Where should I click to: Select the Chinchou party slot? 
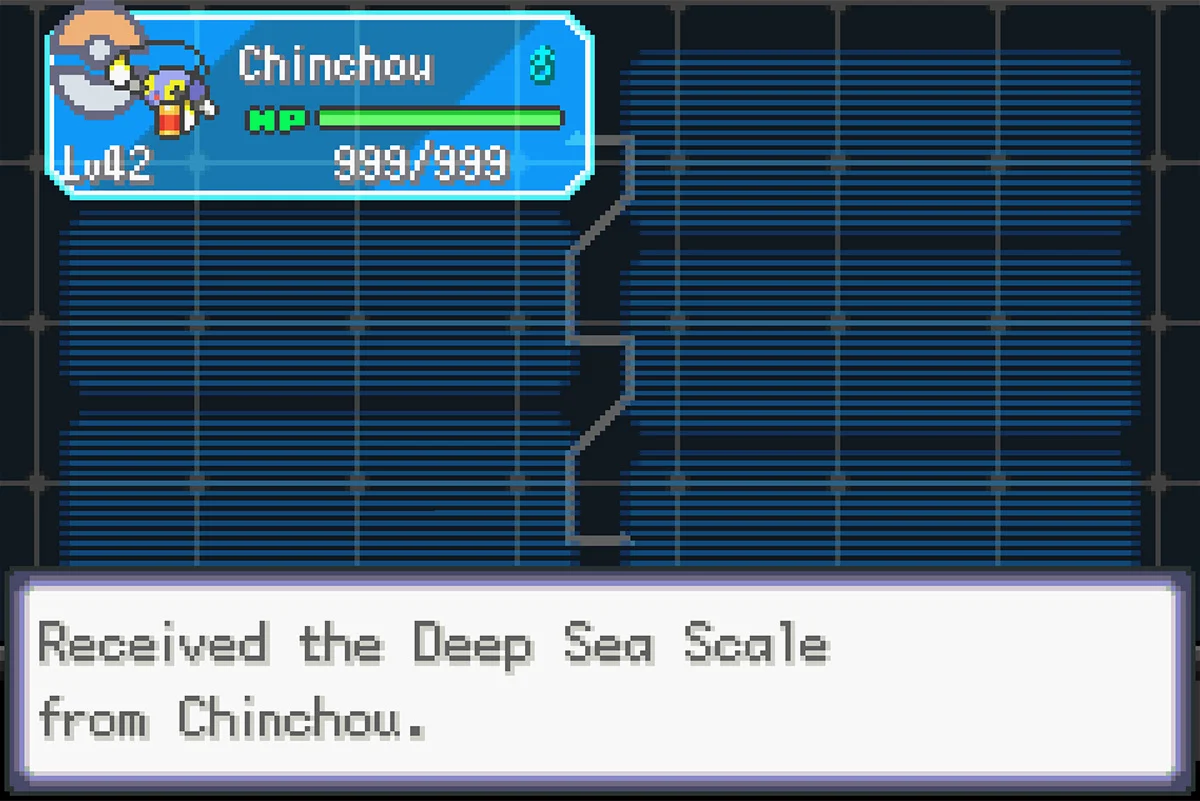tap(320, 105)
